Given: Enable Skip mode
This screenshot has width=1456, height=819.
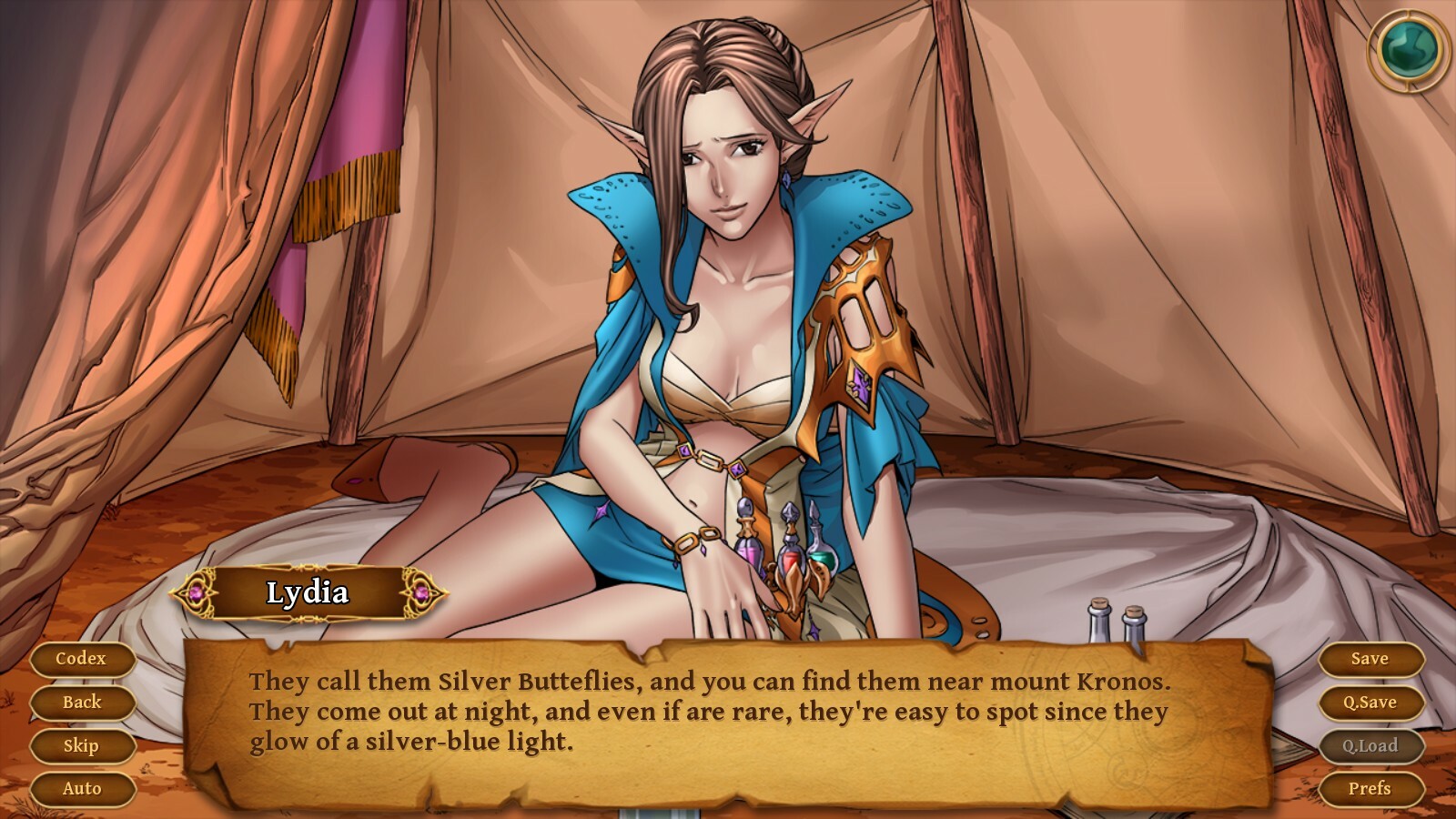Looking at the screenshot, I should [83, 745].
